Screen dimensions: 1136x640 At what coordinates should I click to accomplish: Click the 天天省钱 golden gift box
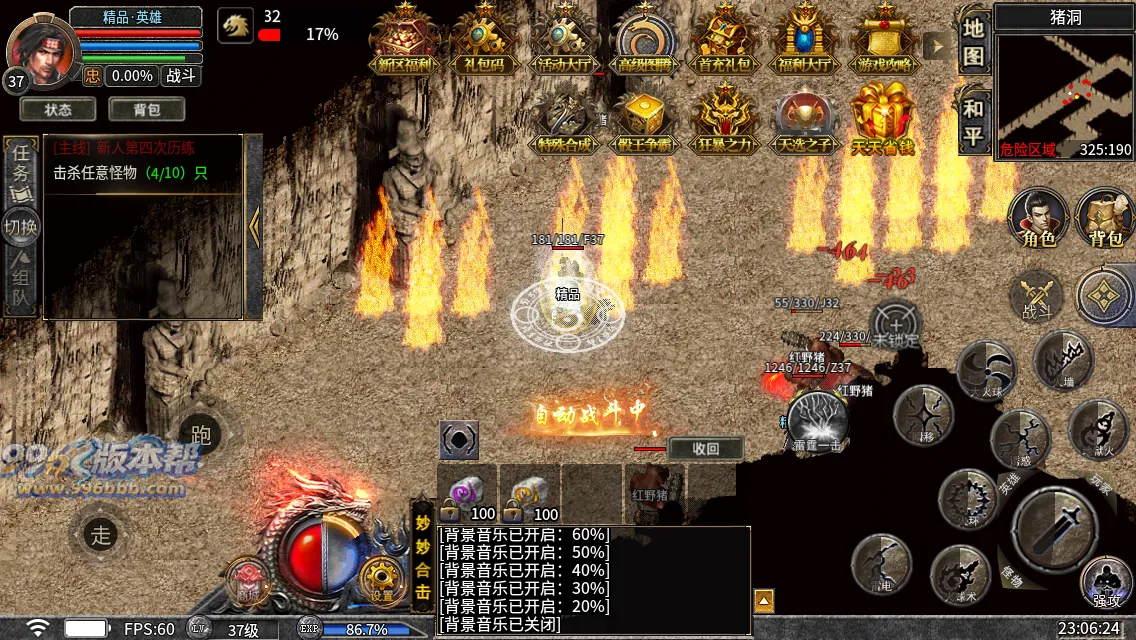coord(884,123)
